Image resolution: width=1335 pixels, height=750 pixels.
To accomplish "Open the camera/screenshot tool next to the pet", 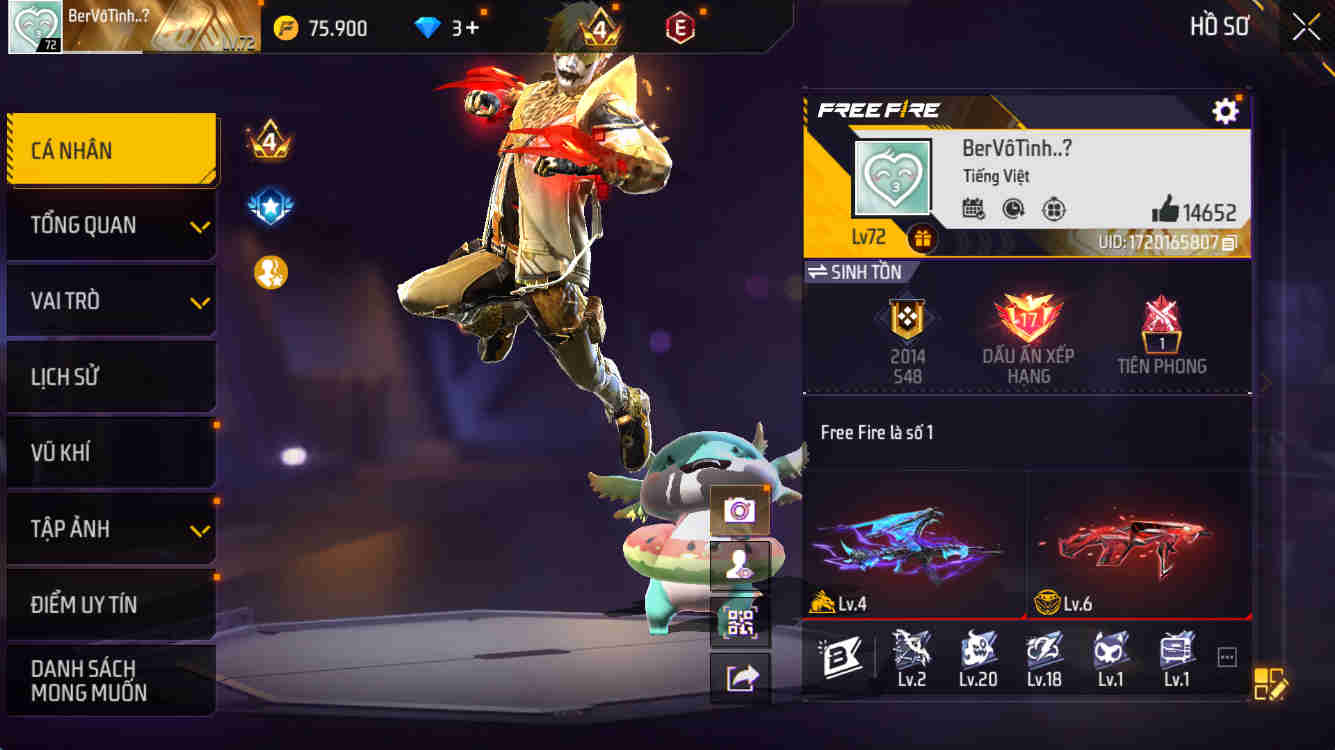I will [740, 510].
